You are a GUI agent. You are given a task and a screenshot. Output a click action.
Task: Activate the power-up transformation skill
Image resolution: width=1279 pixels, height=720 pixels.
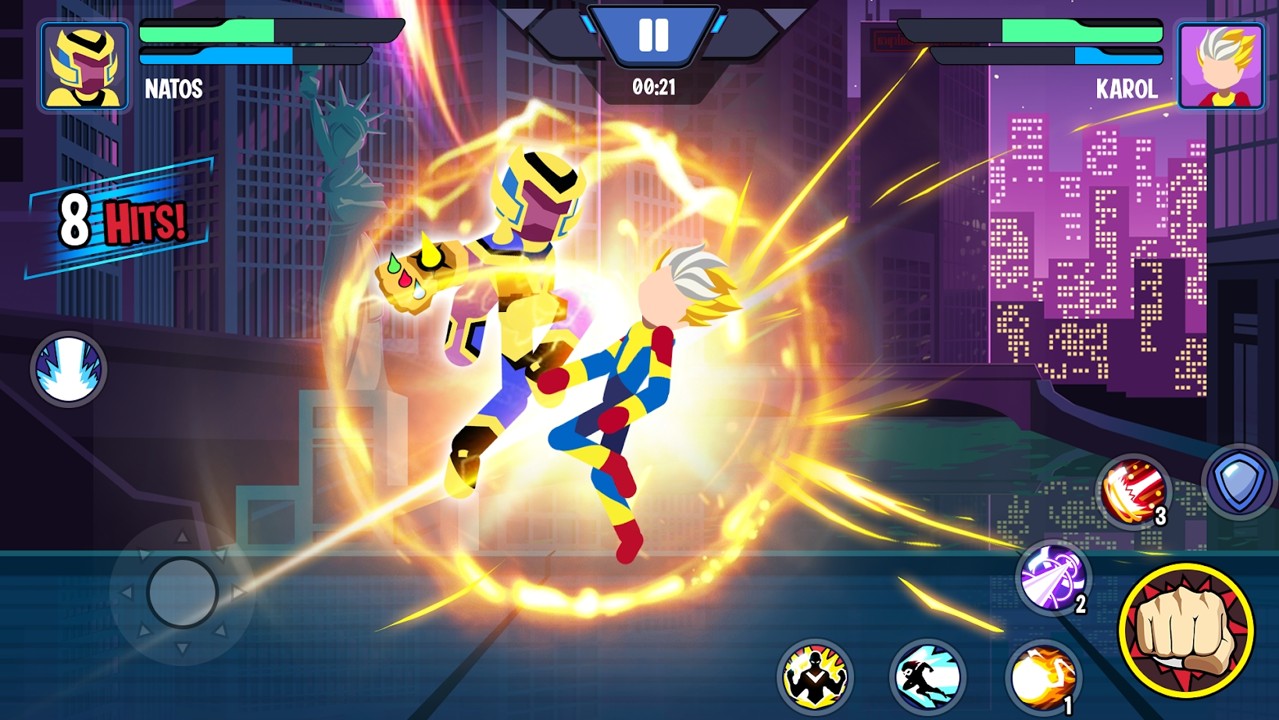[815, 677]
